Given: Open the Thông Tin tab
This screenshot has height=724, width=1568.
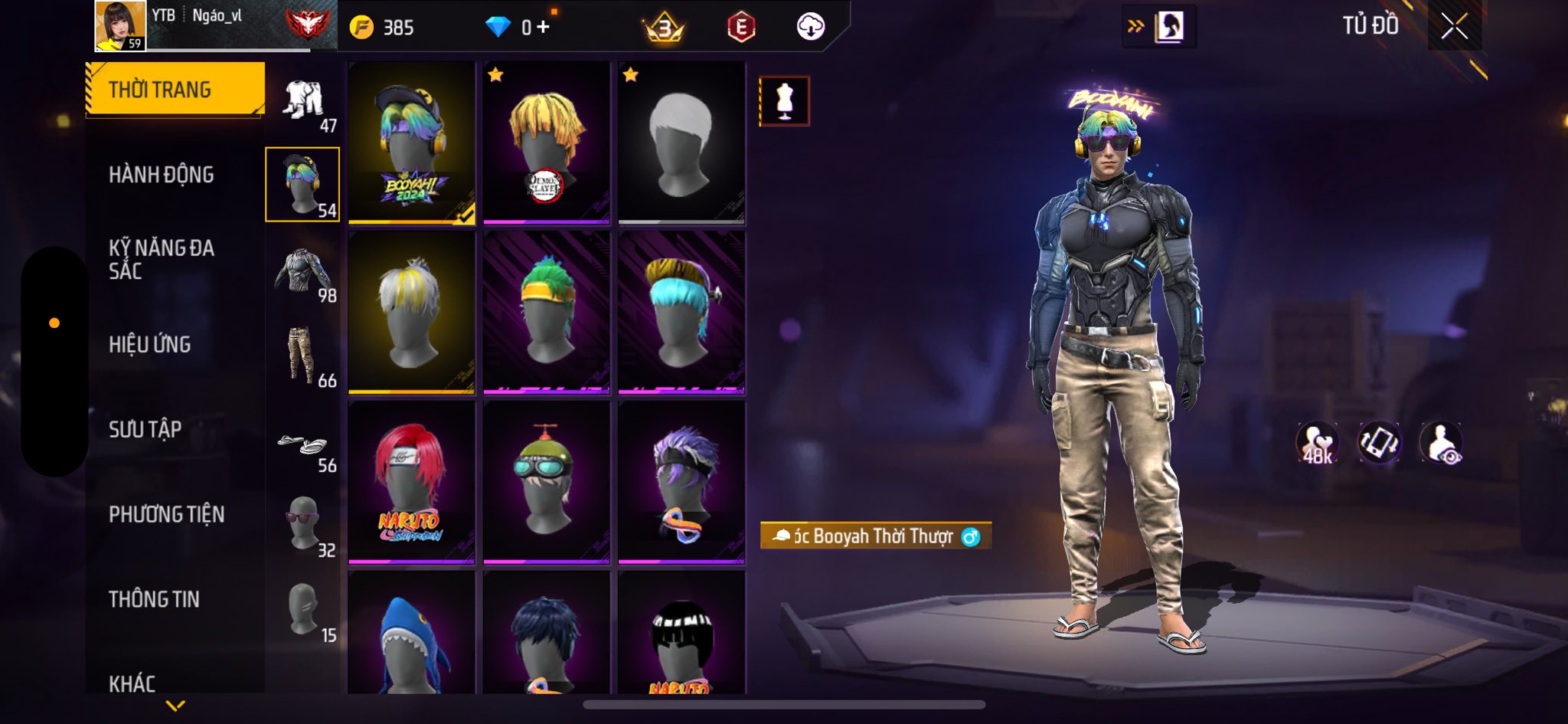Looking at the screenshot, I should 154,599.
